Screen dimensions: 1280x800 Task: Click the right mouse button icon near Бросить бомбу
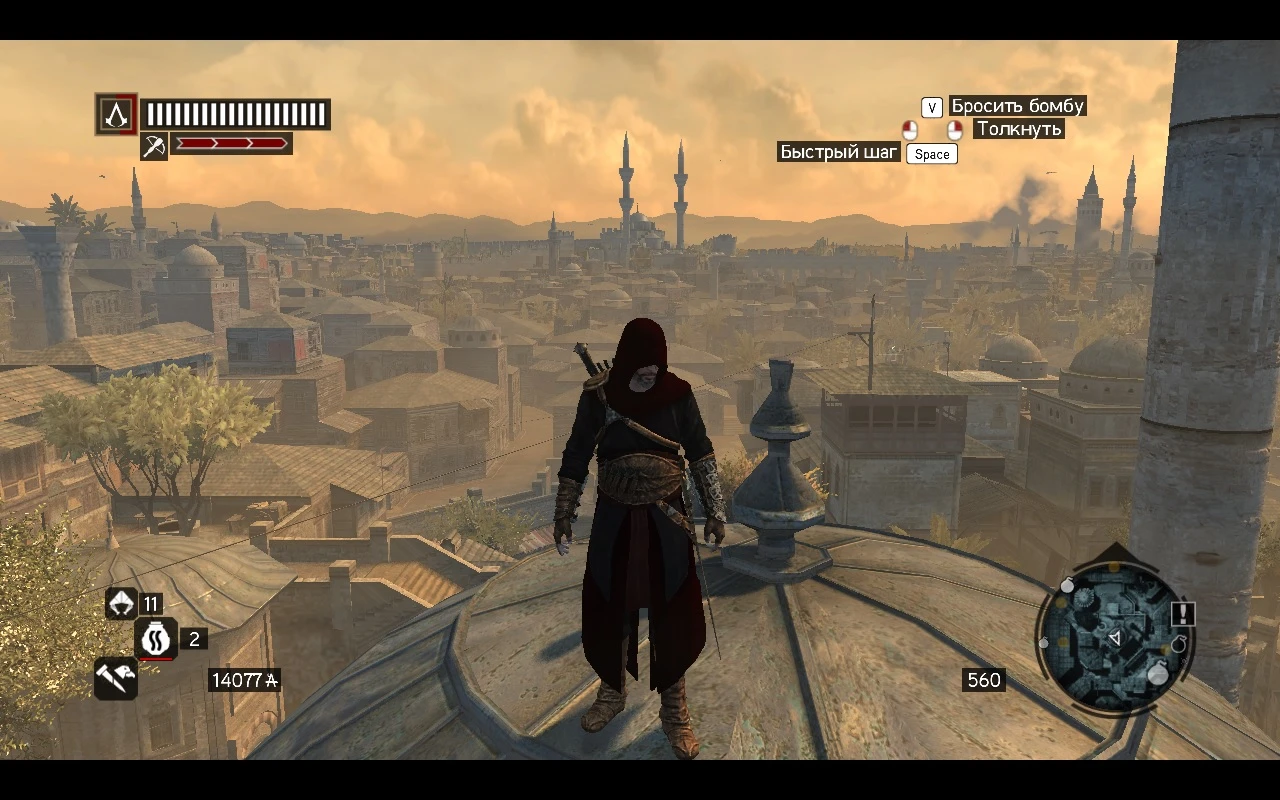tap(954, 130)
